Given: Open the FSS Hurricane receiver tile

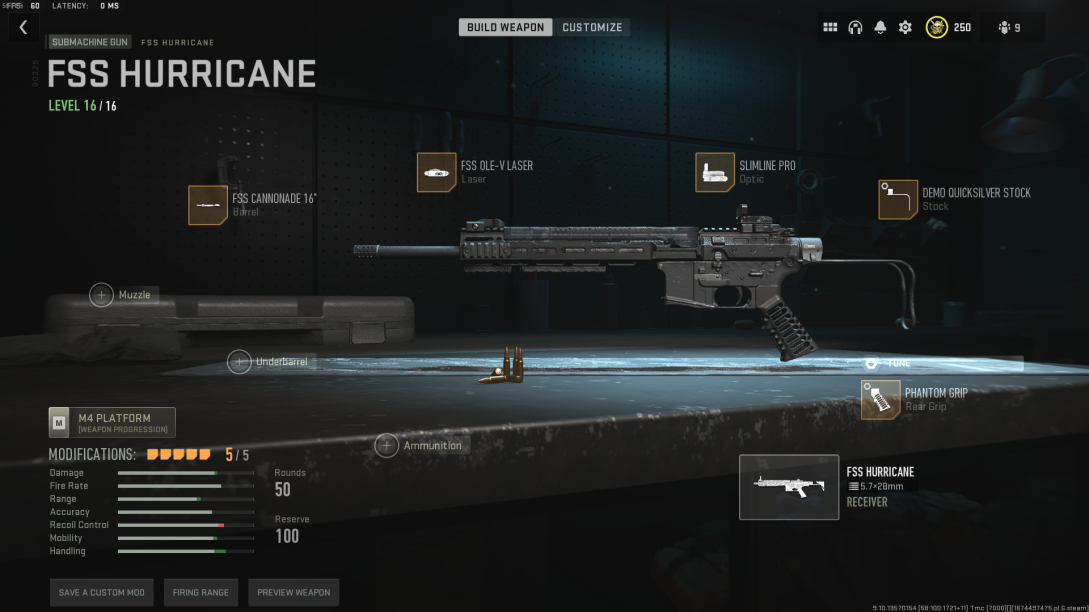Looking at the screenshot, I should pyautogui.click(x=789, y=488).
